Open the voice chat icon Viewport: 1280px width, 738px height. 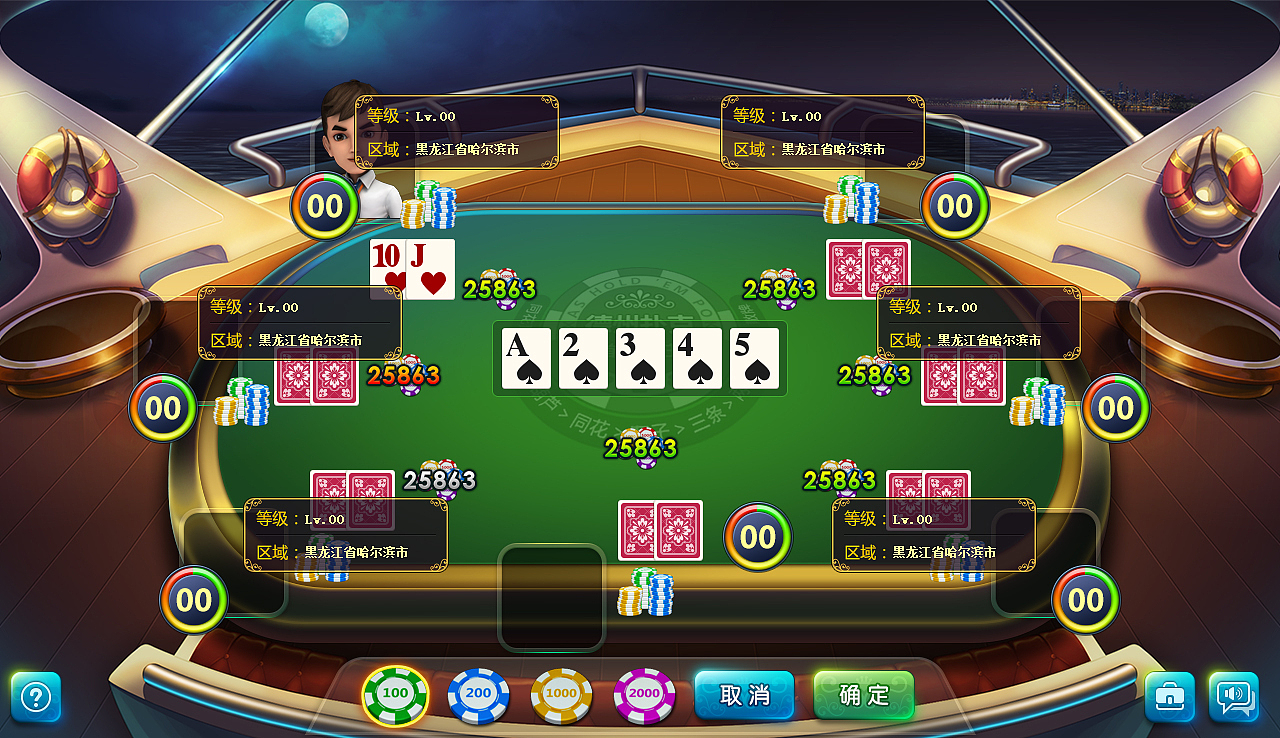pos(1233,695)
